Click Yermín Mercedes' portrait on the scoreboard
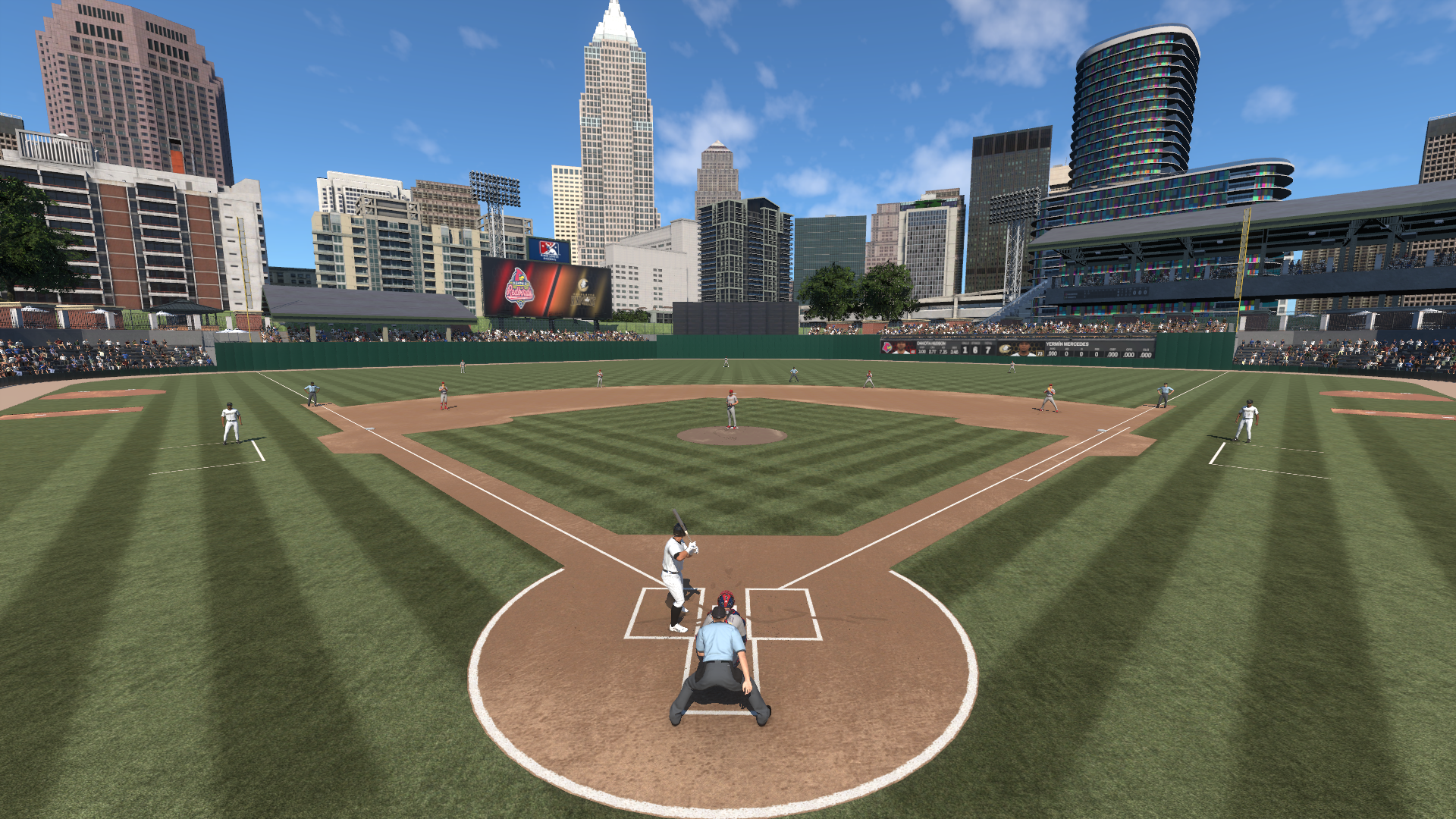 tap(1024, 350)
